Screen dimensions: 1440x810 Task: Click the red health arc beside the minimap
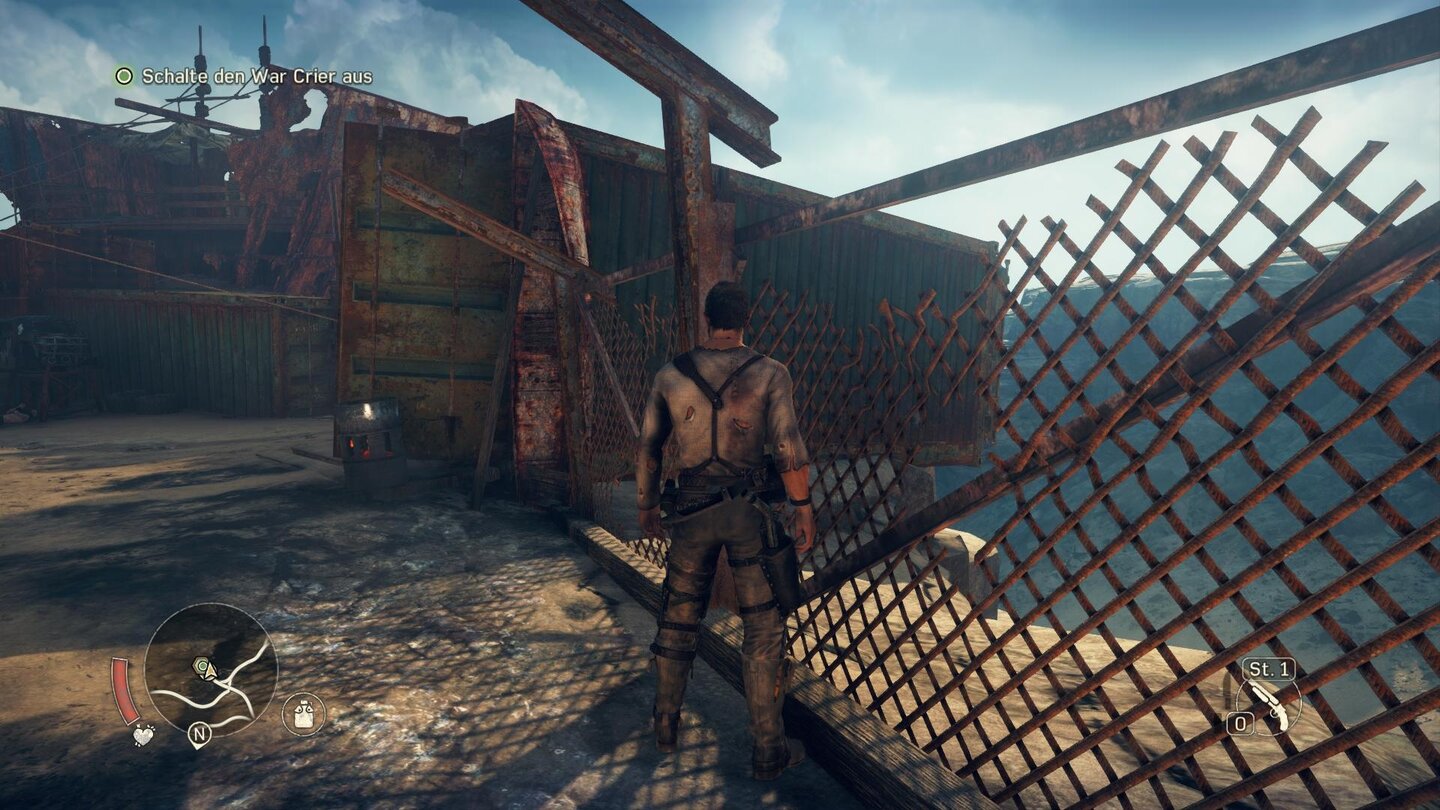coord(126,691)
